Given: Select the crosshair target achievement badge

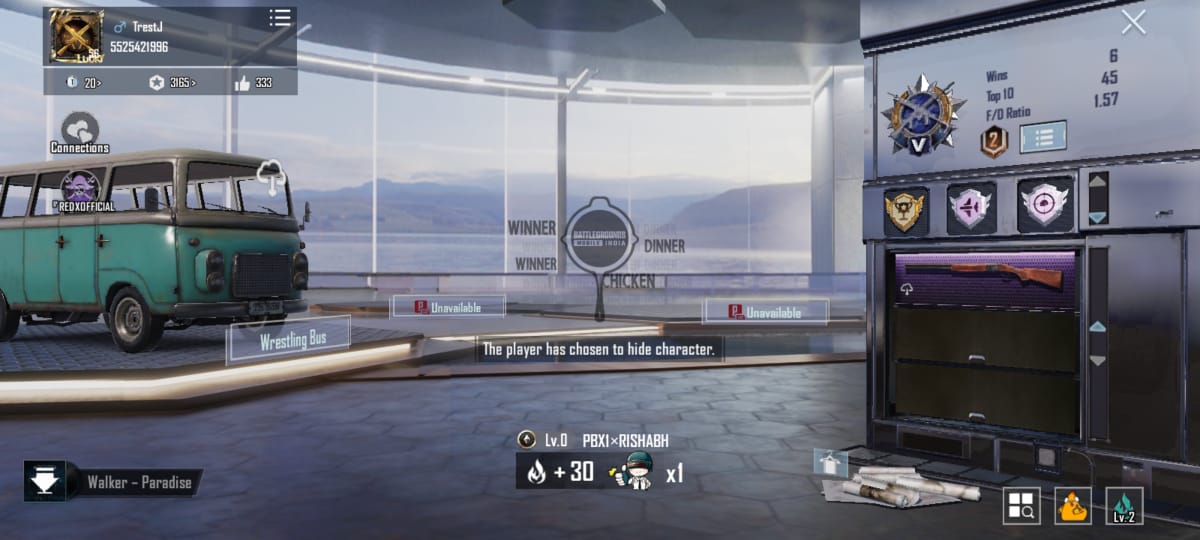Looking at the screenshot, I should tap(1044, 206).
